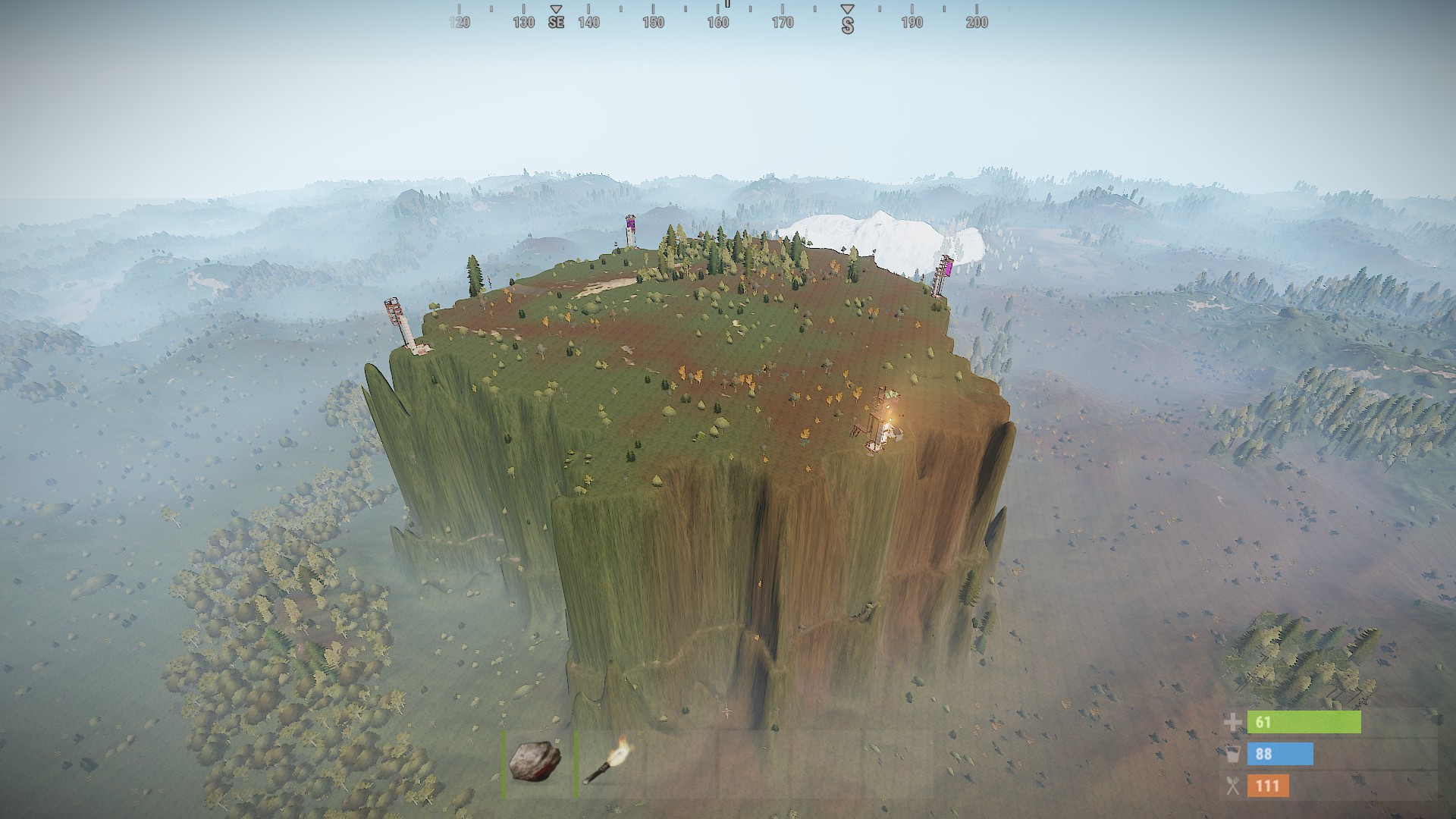
Task: Select the rock in the hotbar
Action: pos(535,761)
